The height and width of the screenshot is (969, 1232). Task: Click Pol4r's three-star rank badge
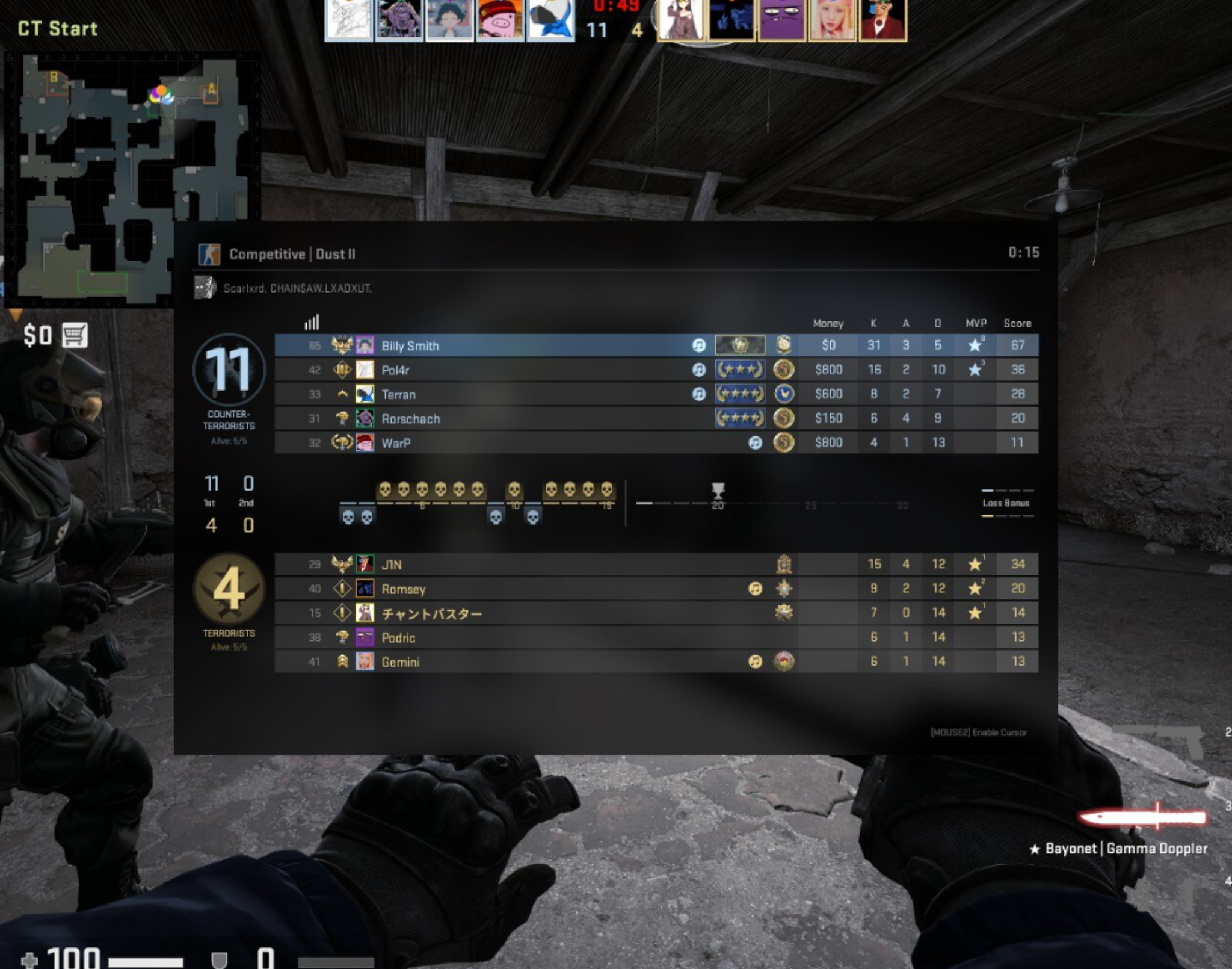741,370
